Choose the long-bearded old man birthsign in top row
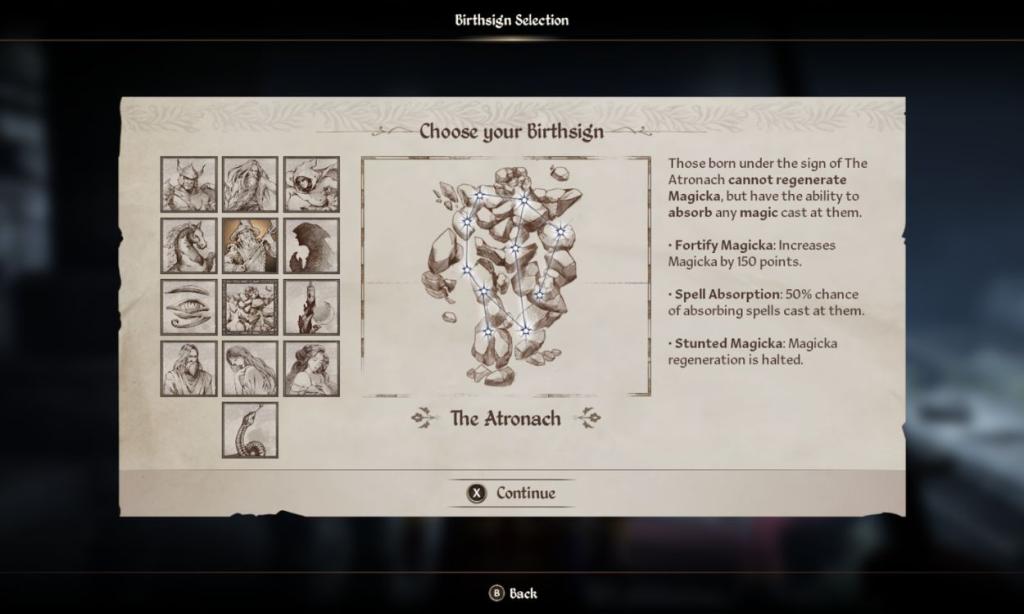Screen dimensions: 1024x614 pyautogui.click(x=250, y=184)
